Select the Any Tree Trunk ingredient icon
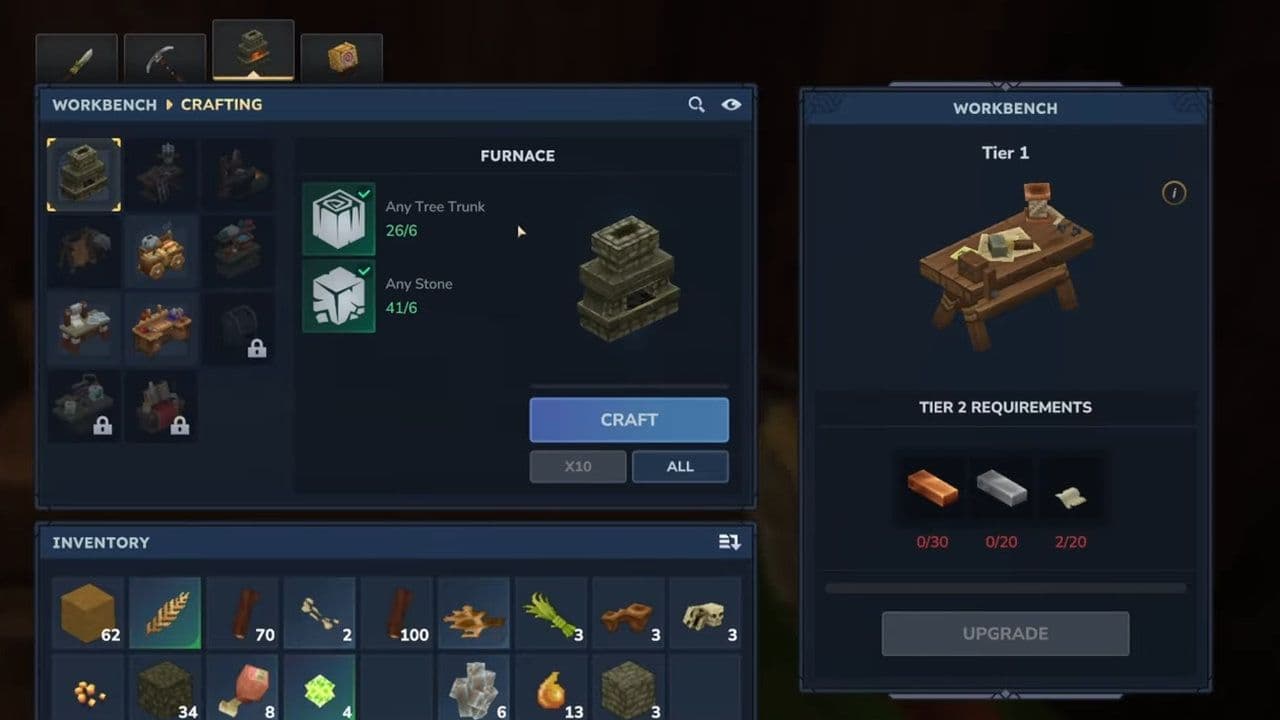This screenshot has width=1280, height=720. click(339, 216)
